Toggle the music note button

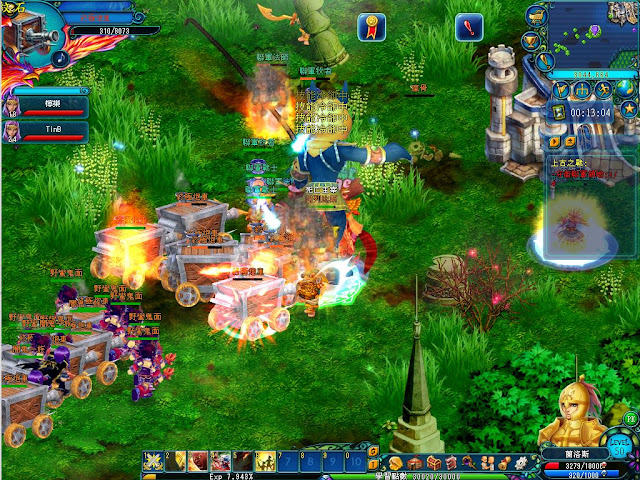pos(60,58)
